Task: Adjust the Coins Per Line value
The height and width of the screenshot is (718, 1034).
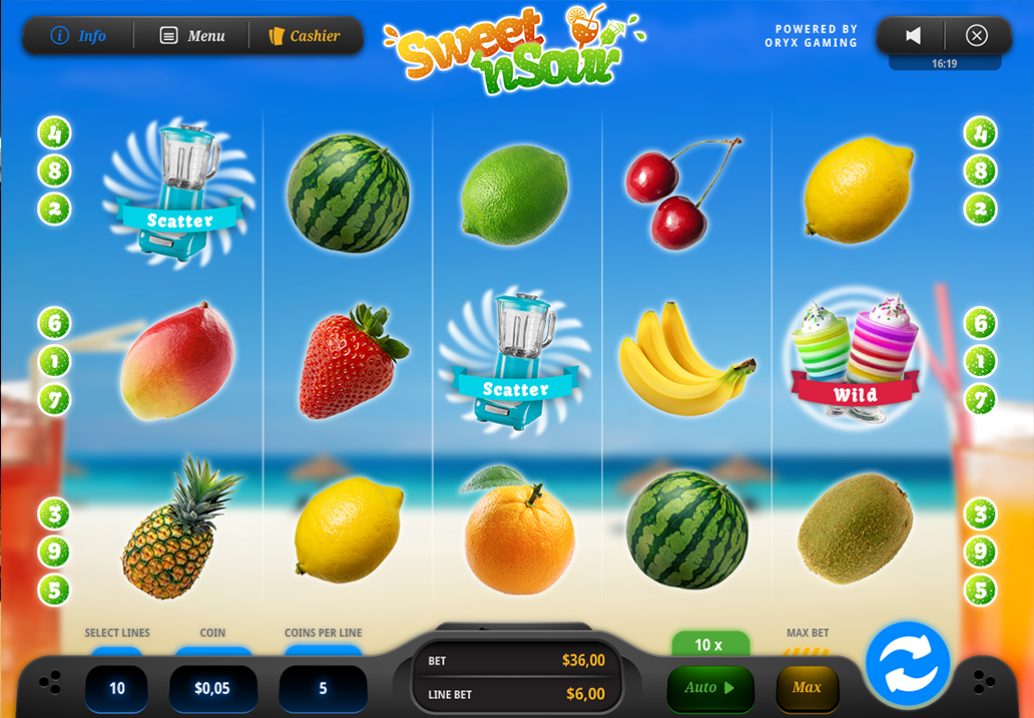Action: (x=322, y=688)
